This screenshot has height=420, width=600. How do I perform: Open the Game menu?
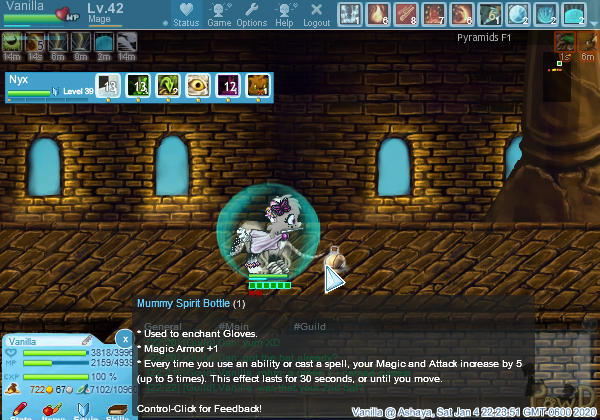(x=219, y=15)
